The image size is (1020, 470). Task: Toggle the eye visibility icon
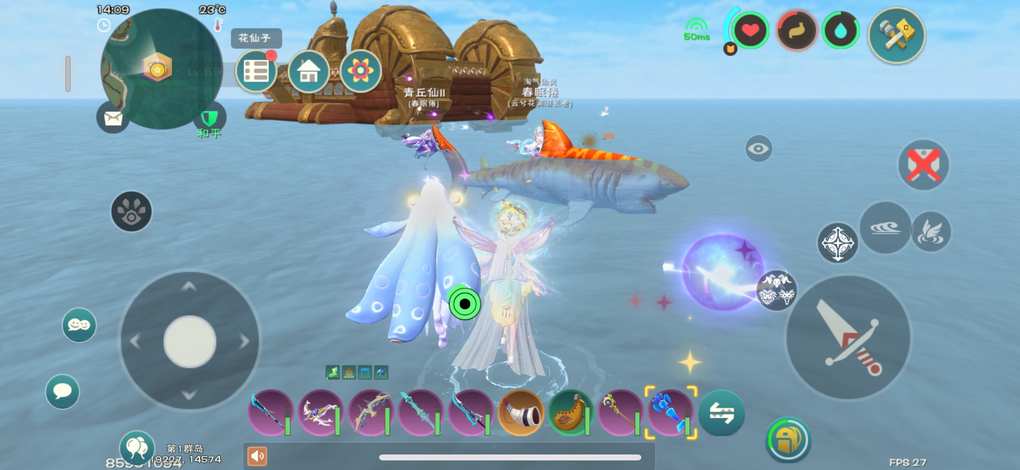click(759, 148)
